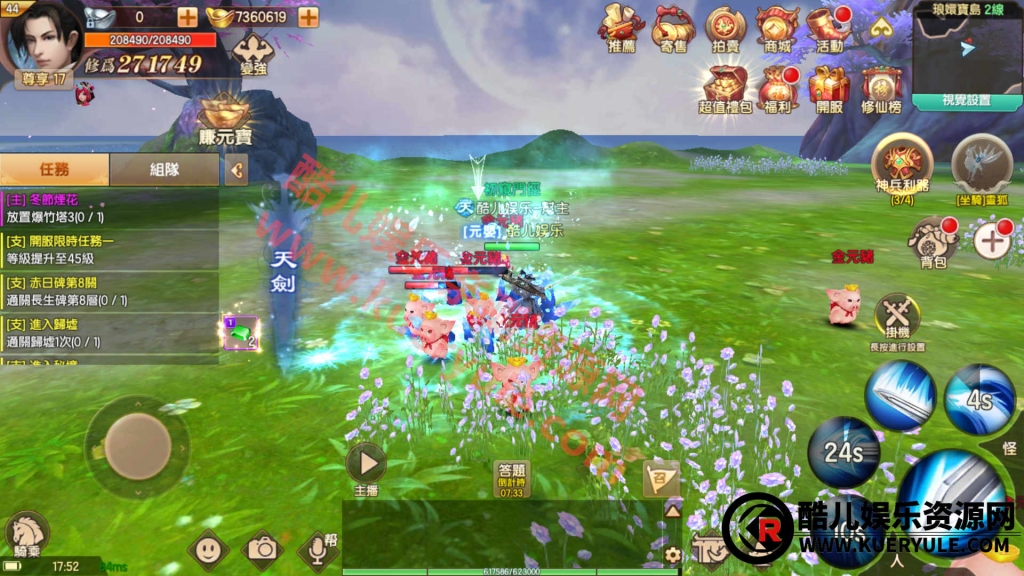Open the 開服 server launch event
This screenshot has height=576, width=1024.
[x=829, y=88]
